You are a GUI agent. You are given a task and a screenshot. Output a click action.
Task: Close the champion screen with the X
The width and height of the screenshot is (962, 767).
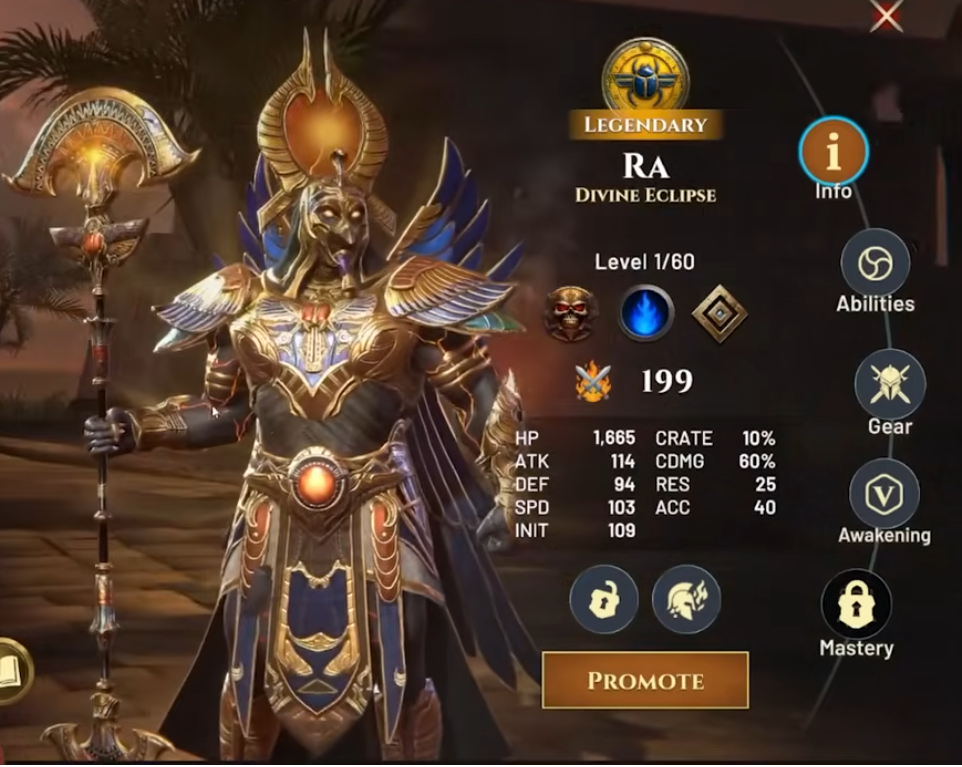(886, 16)
